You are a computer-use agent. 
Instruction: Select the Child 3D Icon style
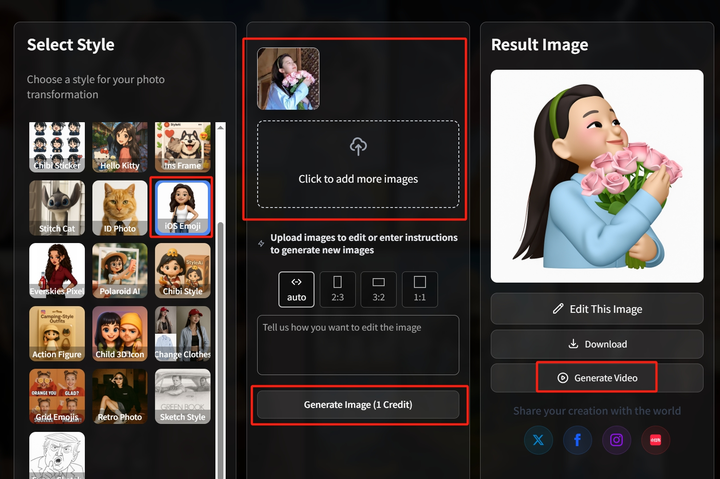119,333
